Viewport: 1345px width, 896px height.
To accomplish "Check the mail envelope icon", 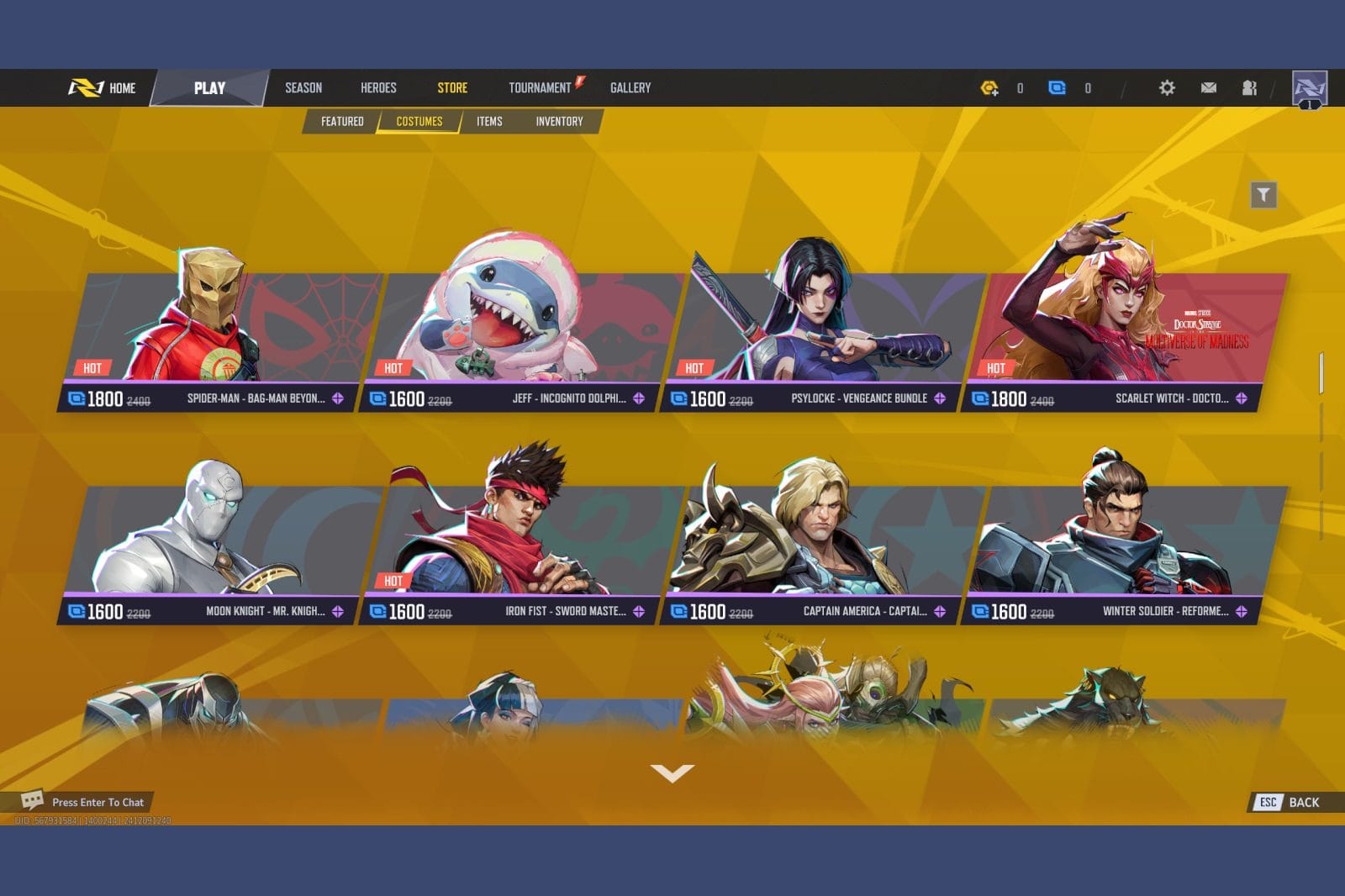I will [1209, 87].
